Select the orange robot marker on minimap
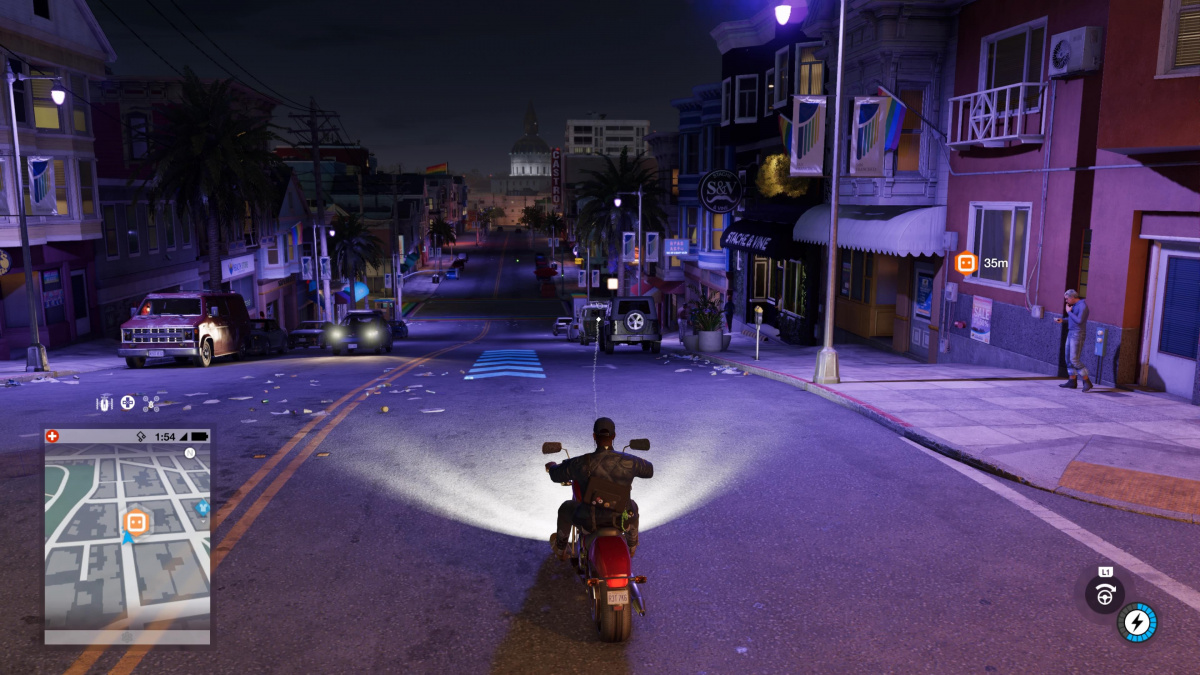The image size is (1200, 675). (x=136, y=521)
